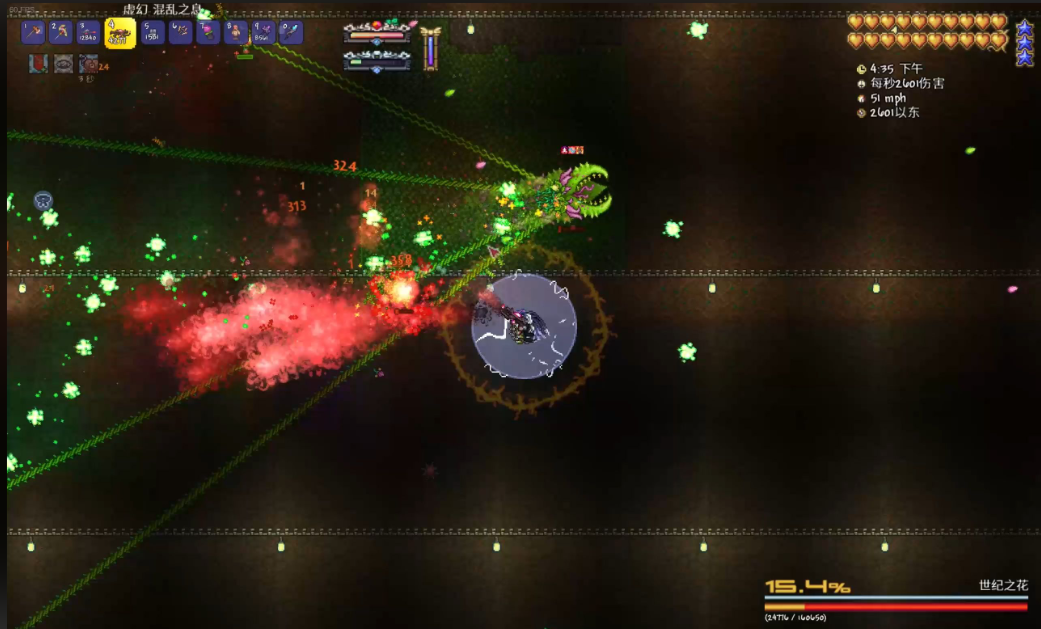This screenshot has width=1041, height=629.
Task: Select the highlighted yellow slot 4 weapon
Action: pyautogui.click(x=120, y=34)
